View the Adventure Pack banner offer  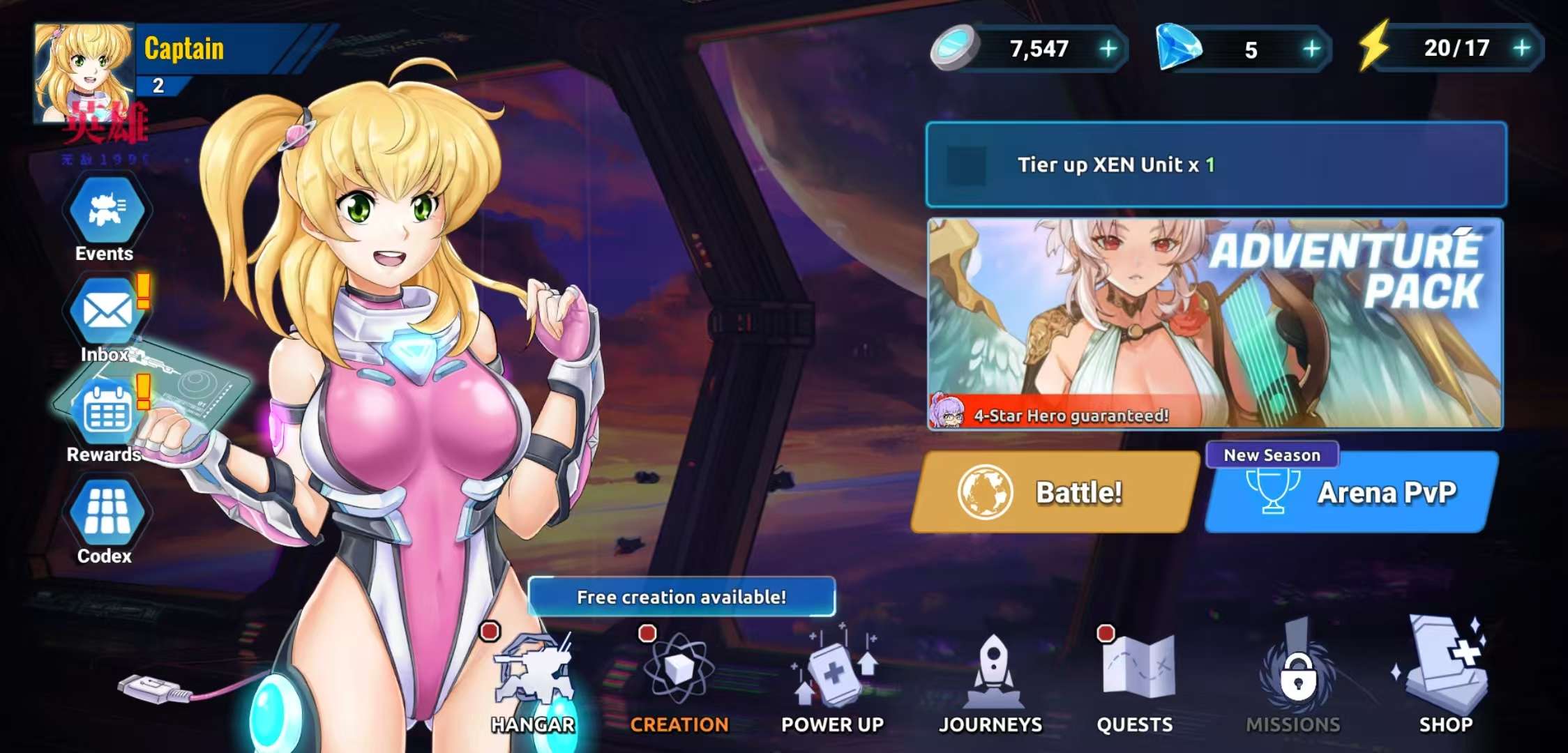(x=1214, y=323)
